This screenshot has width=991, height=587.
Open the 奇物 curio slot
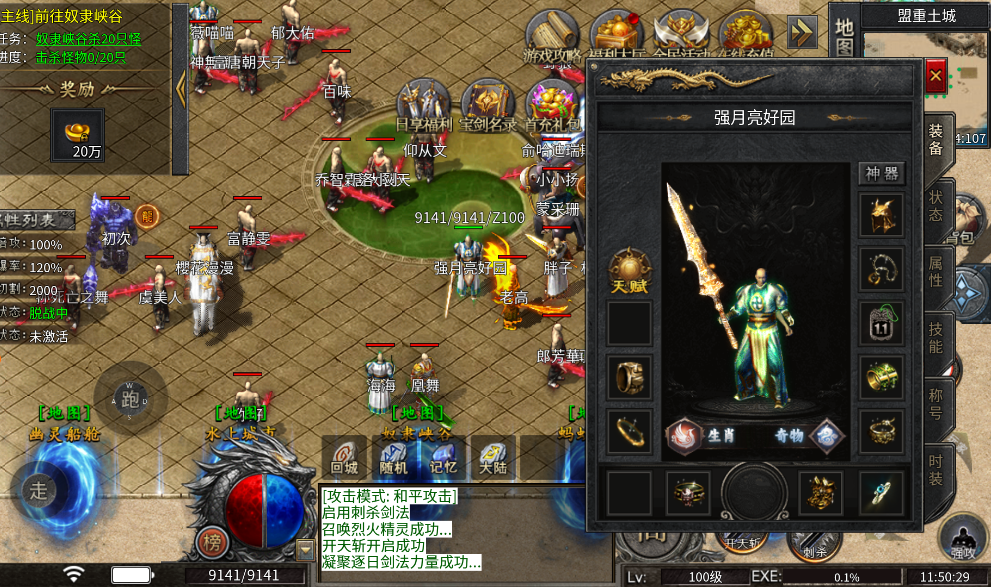point(829,436)
